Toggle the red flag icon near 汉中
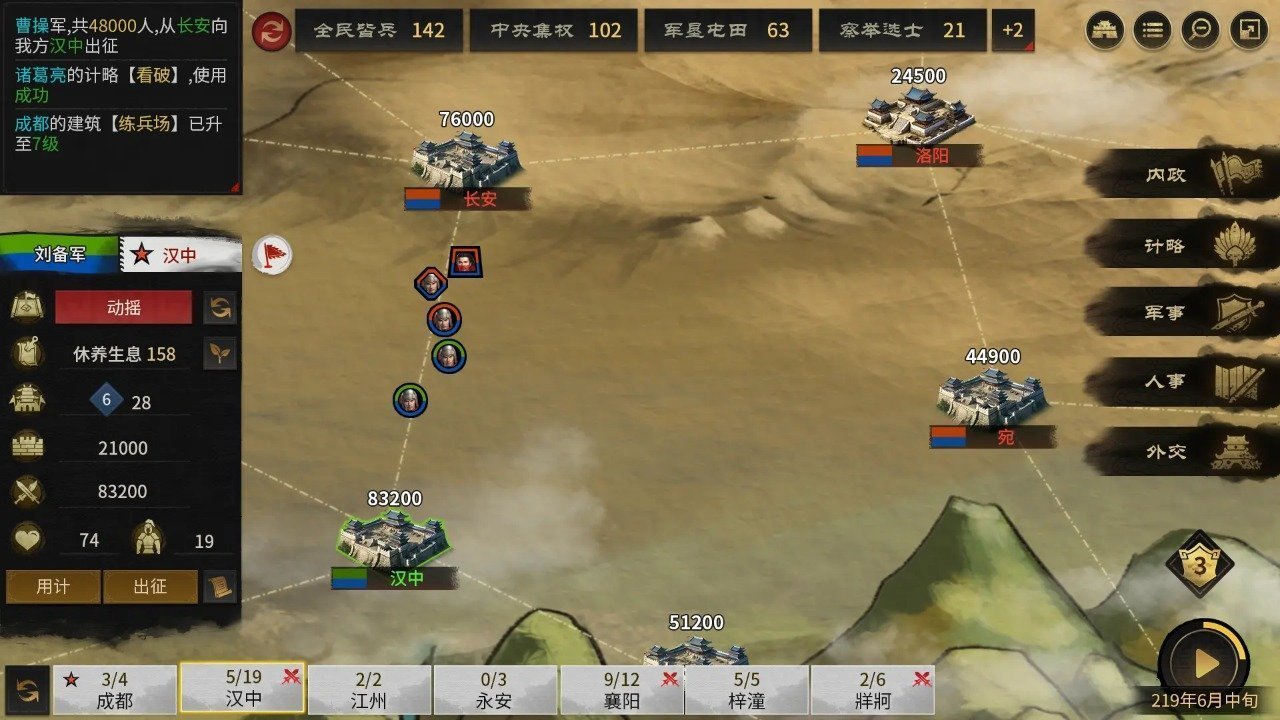The height and width of the screenshot is (720, 1280). click(x=271, y=255)
